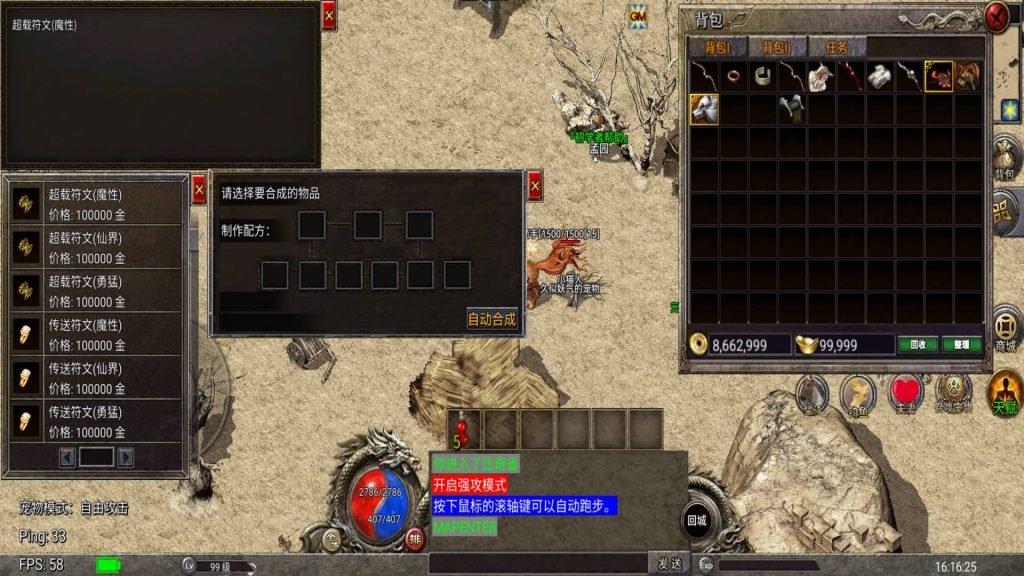This screenshot has width=1024, height=576.
Task: Close the item list panel
Action: (198, 189)
